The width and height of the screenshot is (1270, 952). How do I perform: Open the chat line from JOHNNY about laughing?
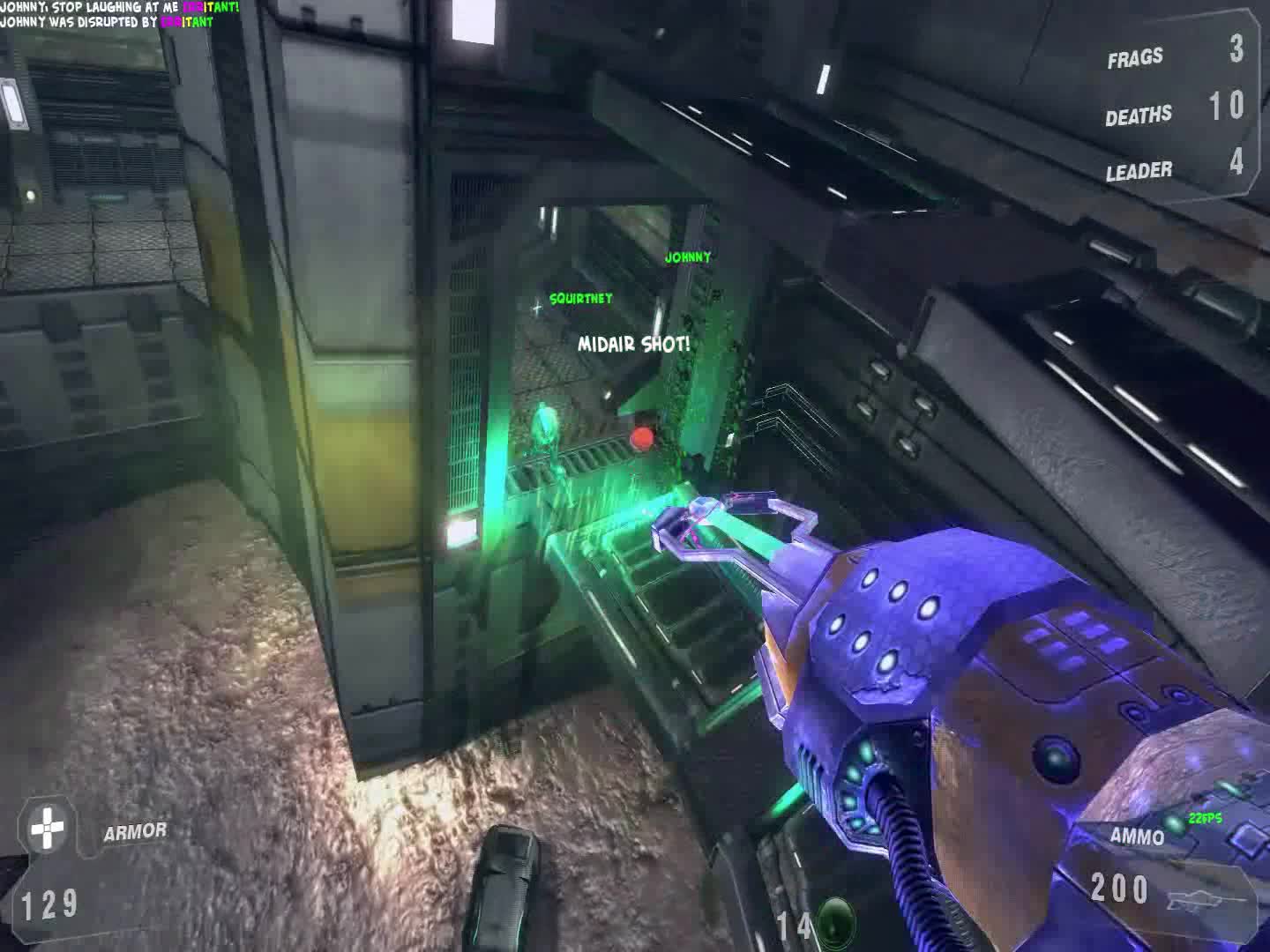tap(119, 7)
